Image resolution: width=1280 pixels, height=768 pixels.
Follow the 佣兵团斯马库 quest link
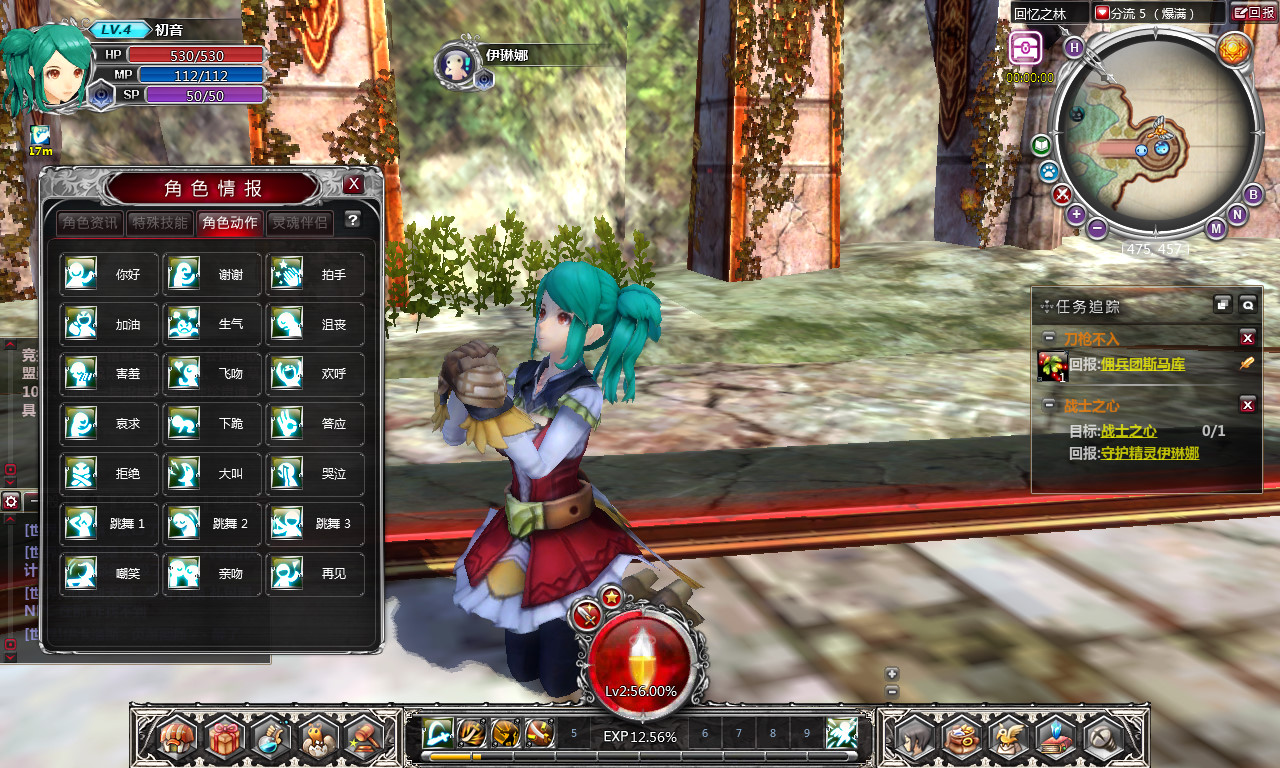[1142, 365]
